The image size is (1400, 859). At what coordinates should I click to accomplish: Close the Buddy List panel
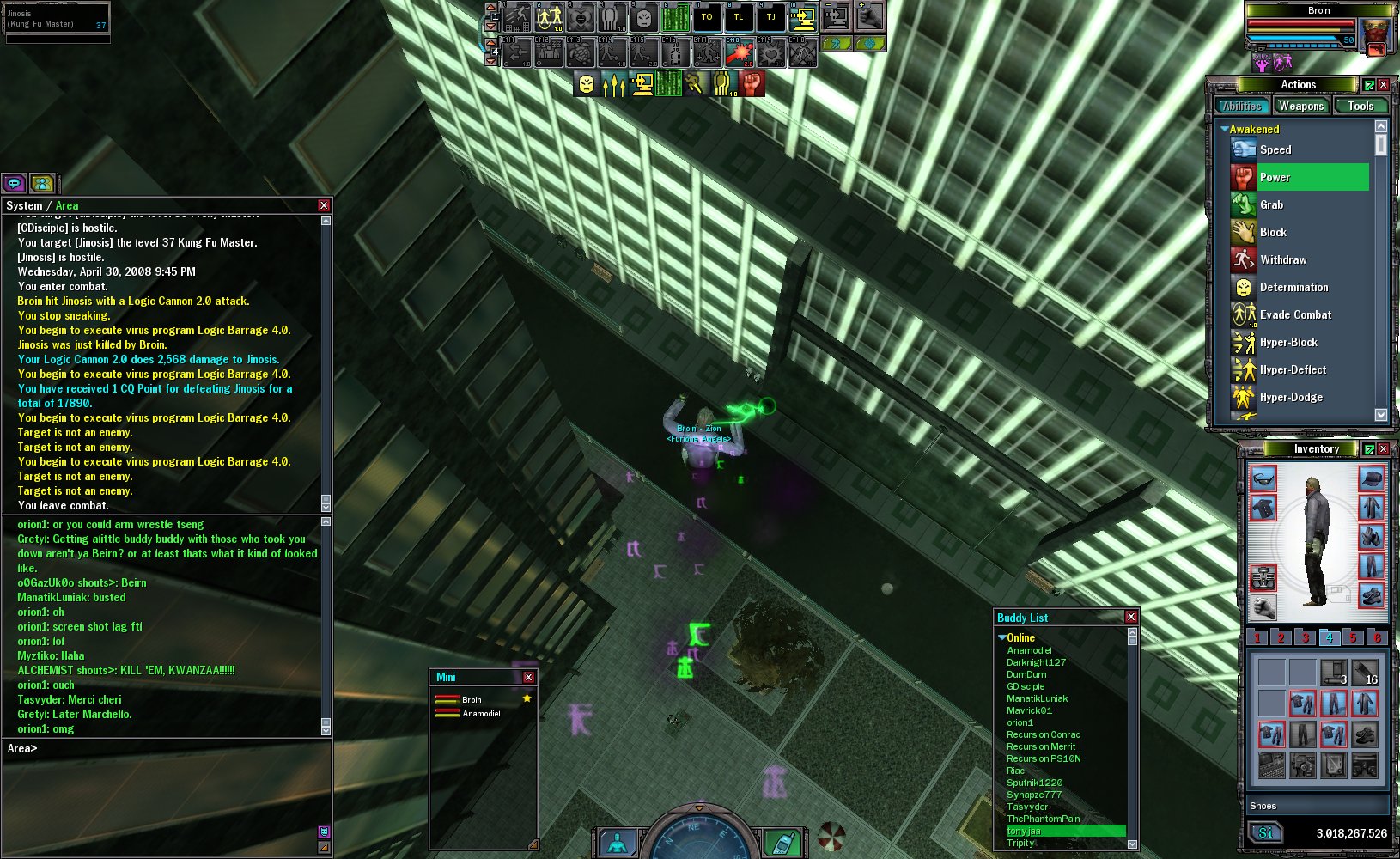pyautogui.click(x=1131, y=617)
